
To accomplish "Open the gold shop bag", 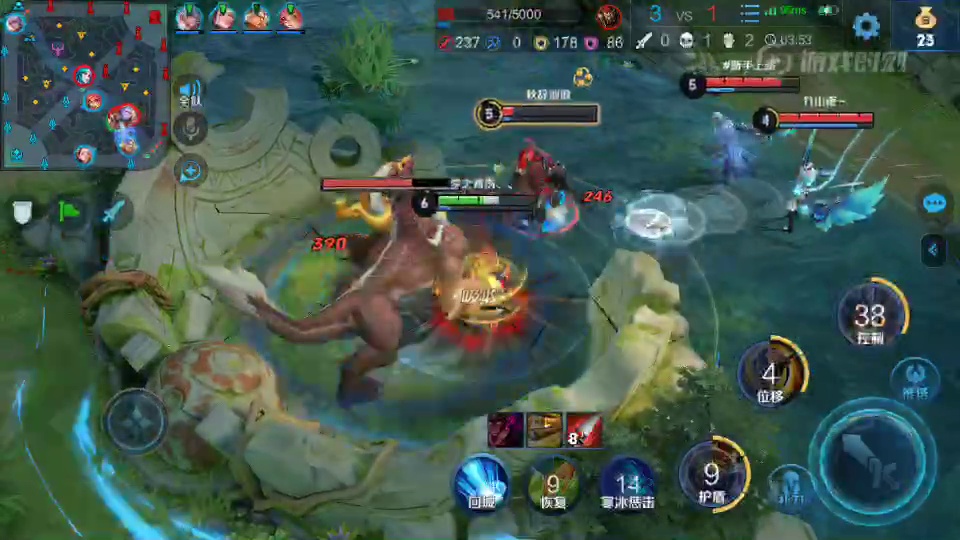I will point(925,24).
